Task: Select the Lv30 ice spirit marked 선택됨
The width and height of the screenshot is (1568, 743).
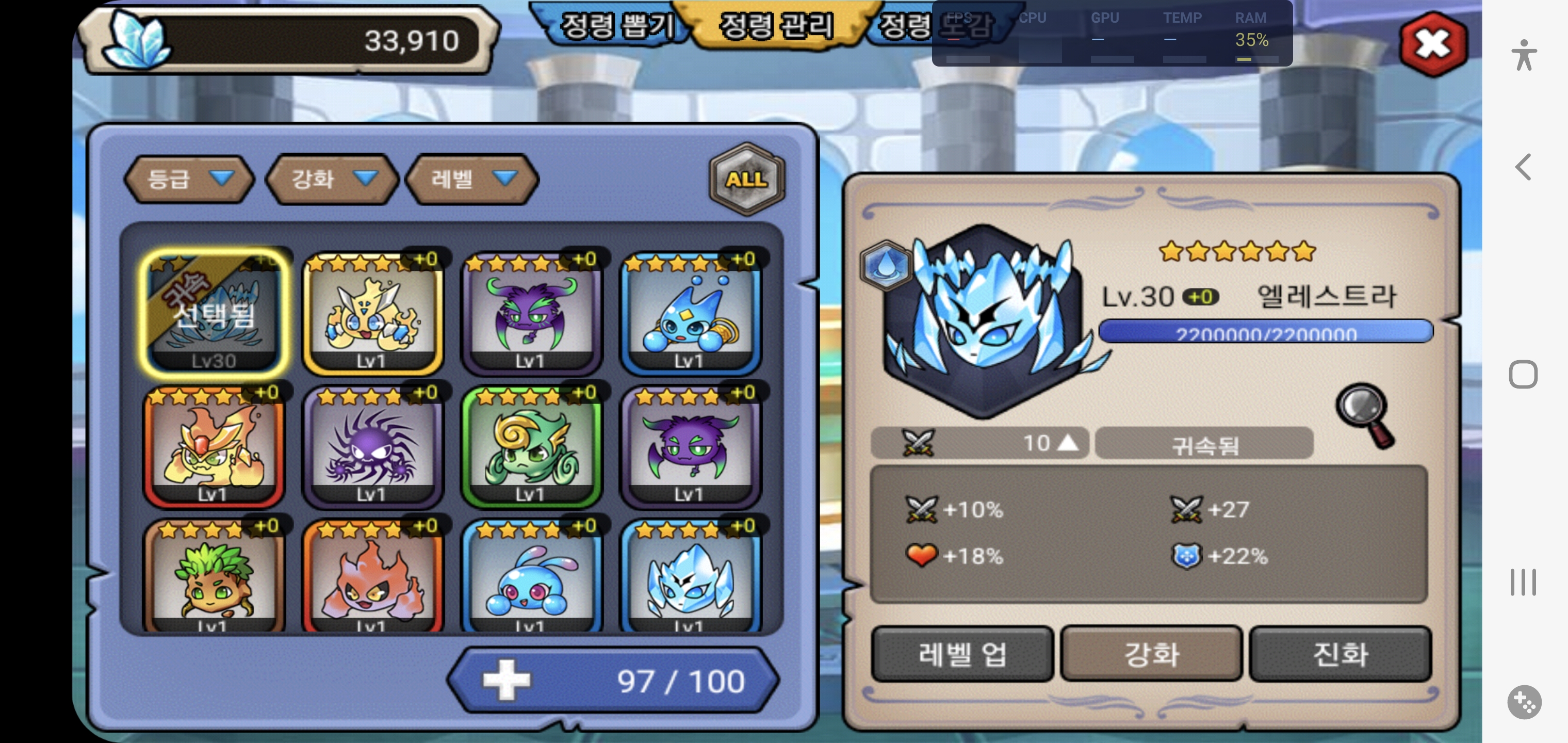Action: pos(214,313)
